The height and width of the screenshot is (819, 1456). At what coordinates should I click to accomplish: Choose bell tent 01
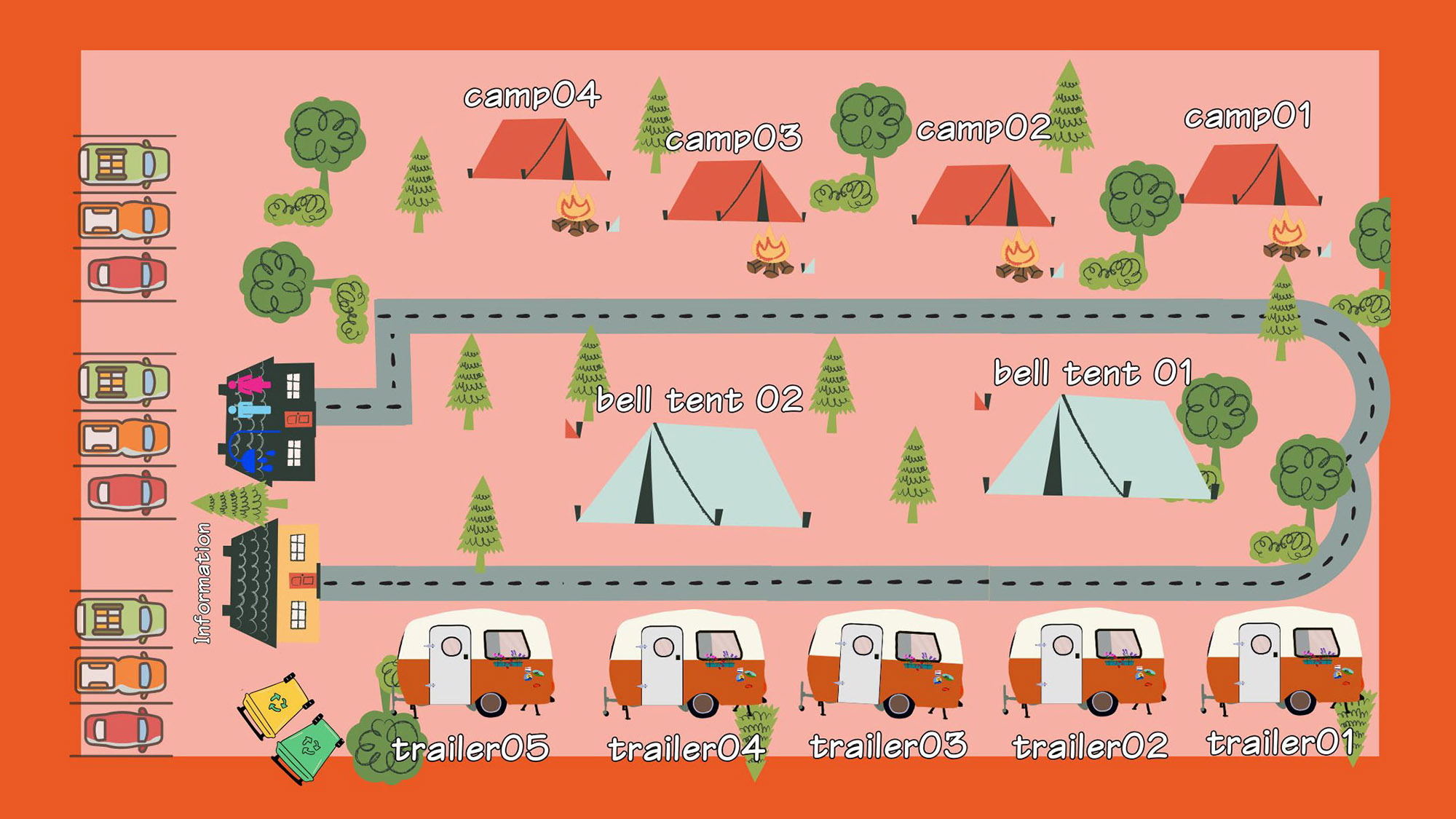(x=1096, y=450)
